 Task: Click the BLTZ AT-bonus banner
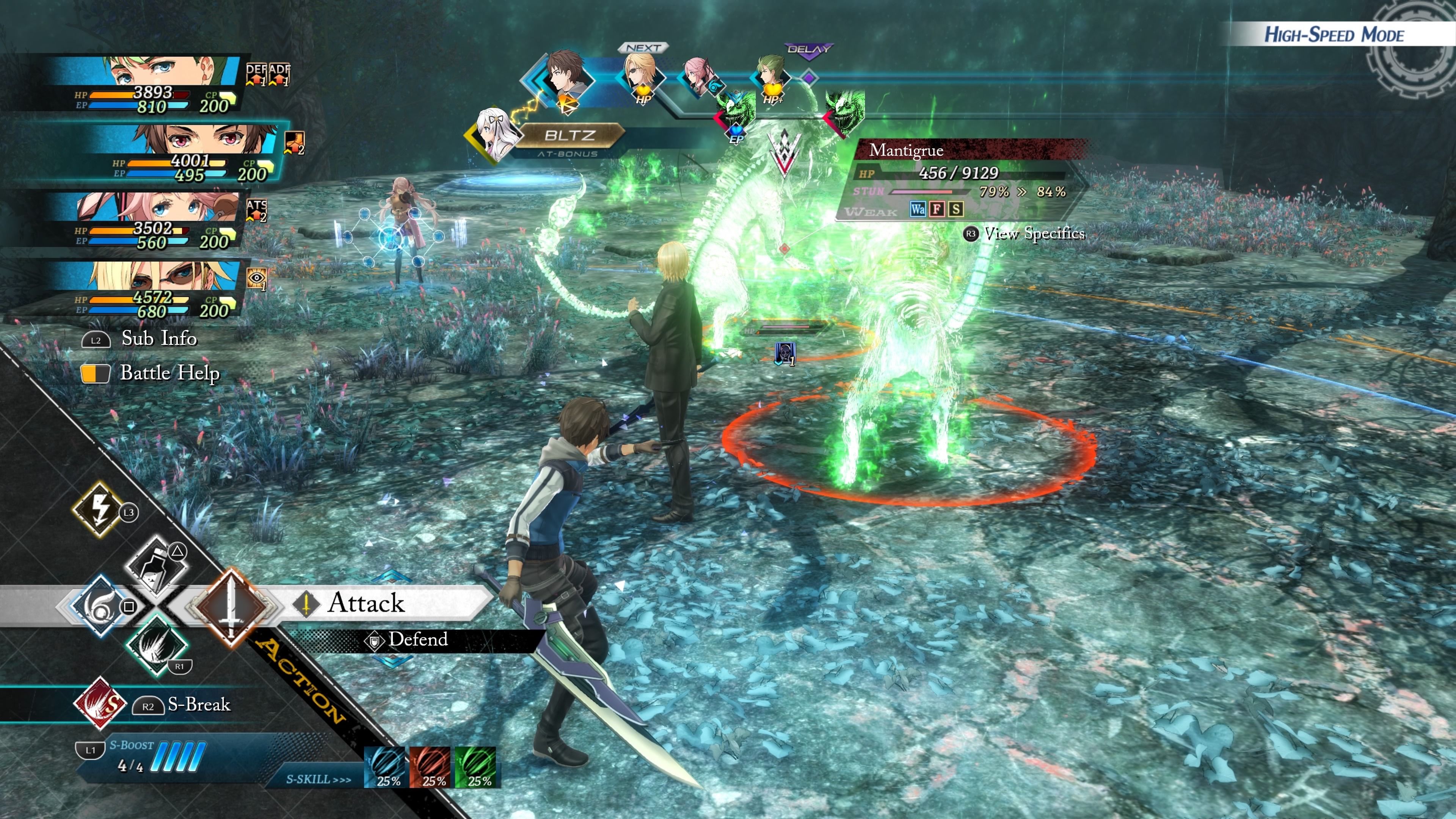tap(569, 136)
